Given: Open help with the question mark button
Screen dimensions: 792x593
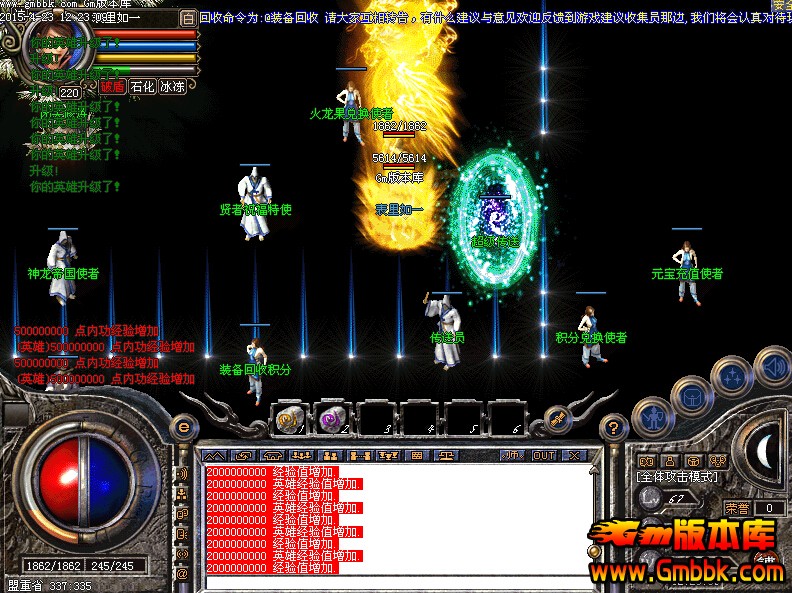Looking at the screenshot, I should [x=612, y=427].
